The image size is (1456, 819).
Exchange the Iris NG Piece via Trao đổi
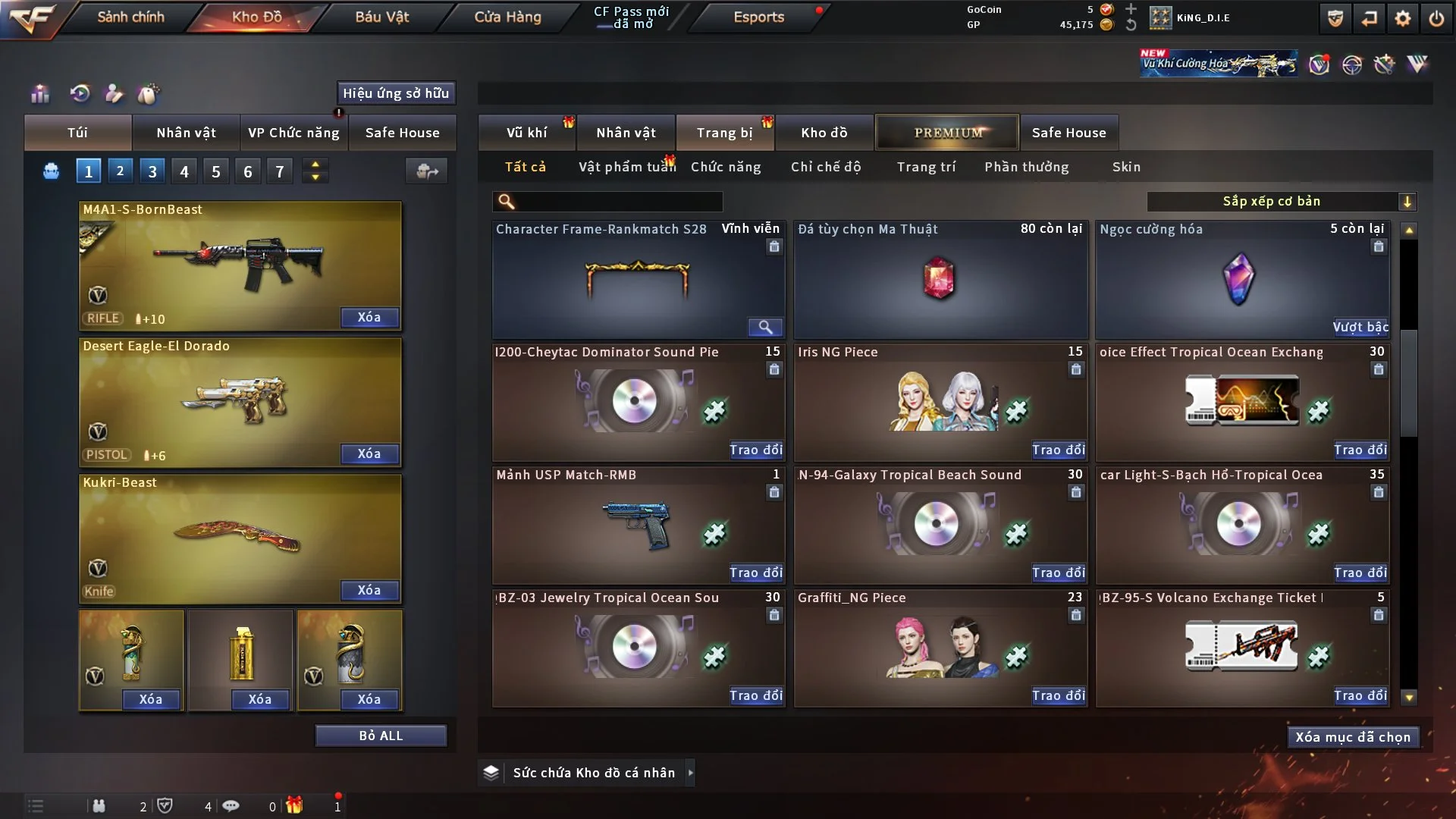[x=1058, y=450]
